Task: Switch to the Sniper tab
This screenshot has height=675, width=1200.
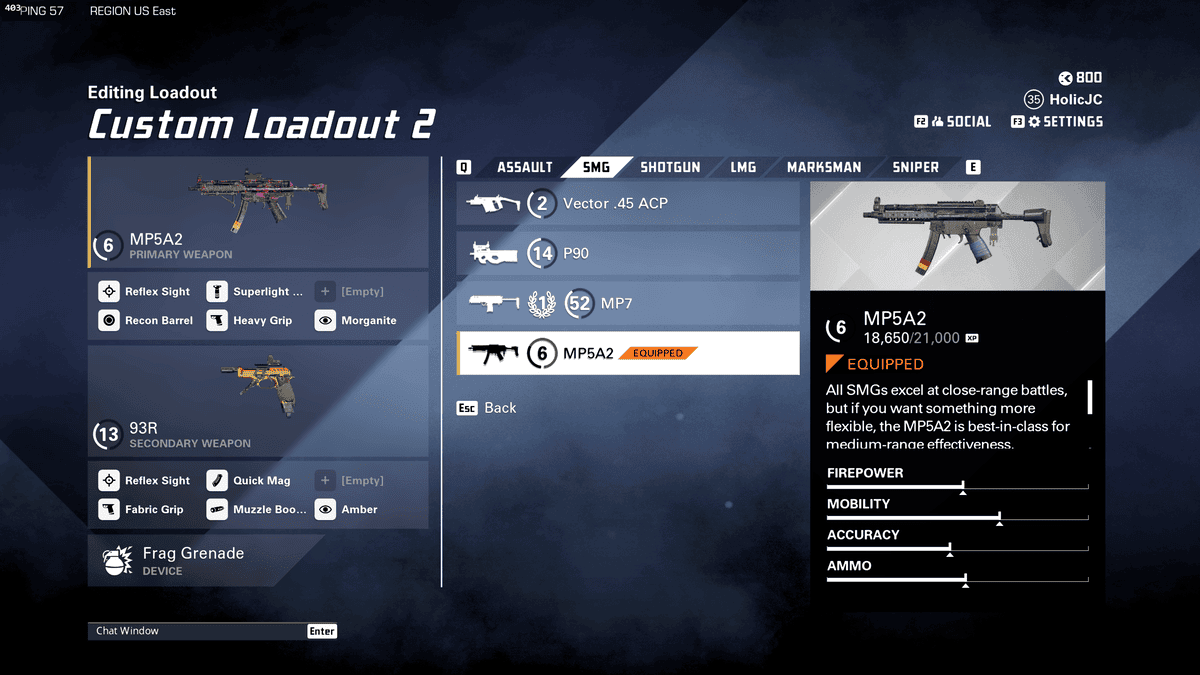Action: [915, 167]
